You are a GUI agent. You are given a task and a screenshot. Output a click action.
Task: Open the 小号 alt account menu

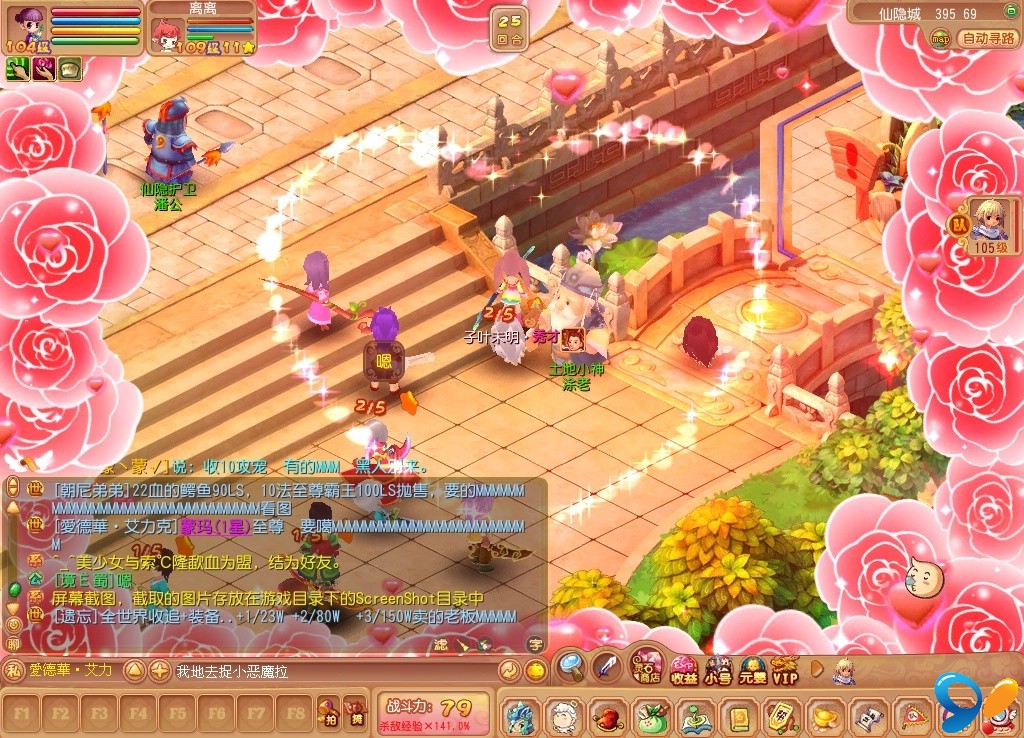pos(717,670)
